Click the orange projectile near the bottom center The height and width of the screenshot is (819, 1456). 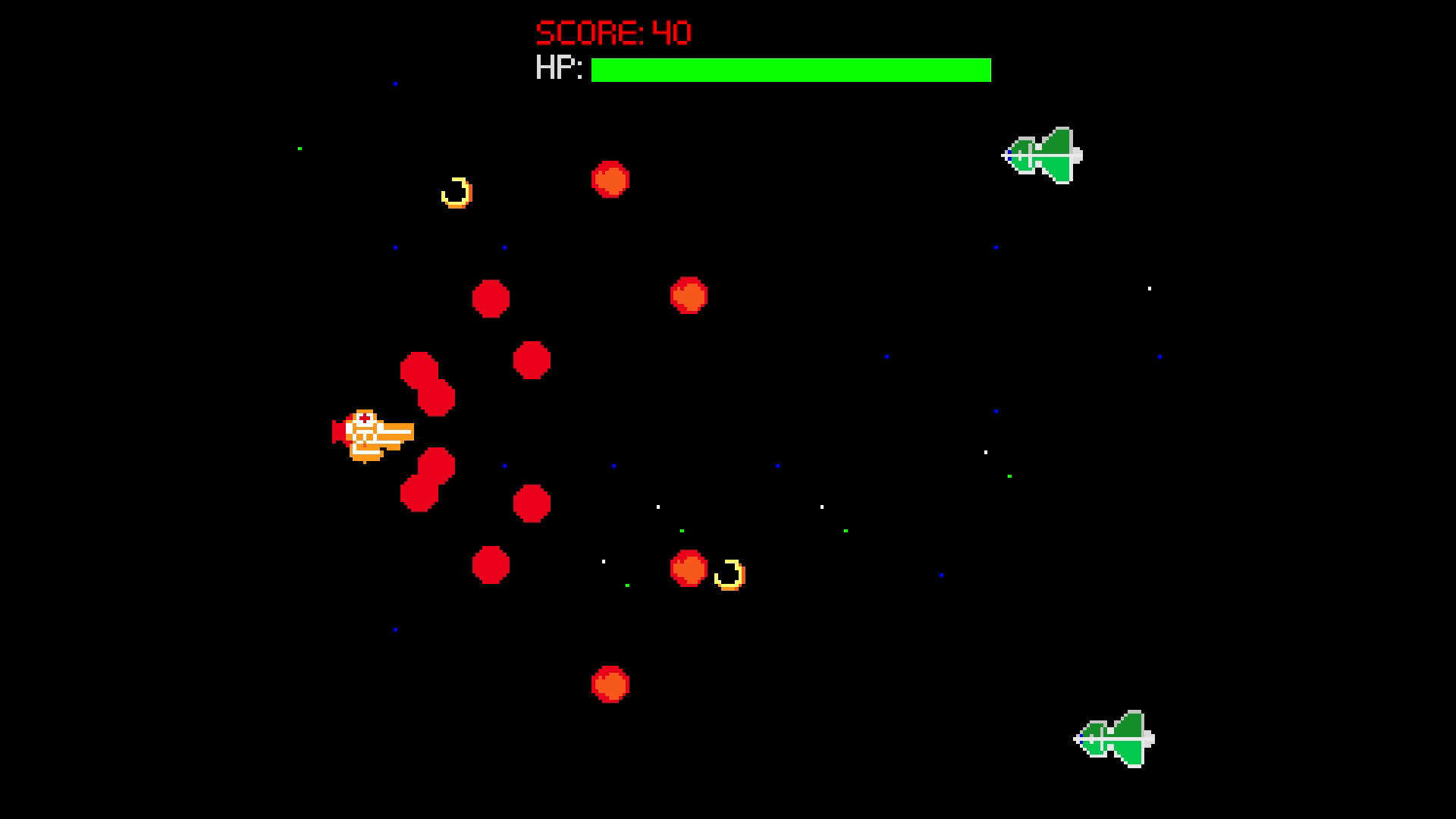pyautogui.click(x=610, y=683)
